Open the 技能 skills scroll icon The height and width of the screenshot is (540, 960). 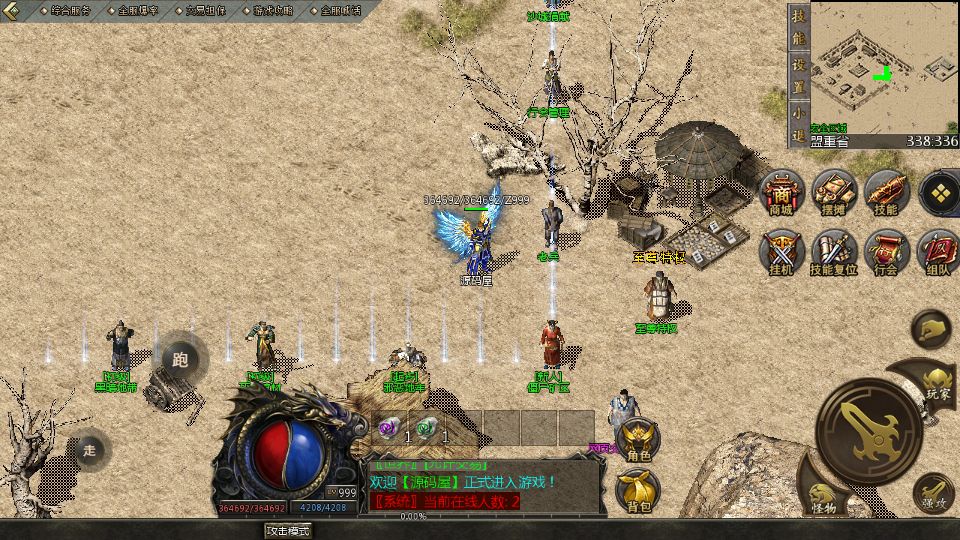coord(885,193)
